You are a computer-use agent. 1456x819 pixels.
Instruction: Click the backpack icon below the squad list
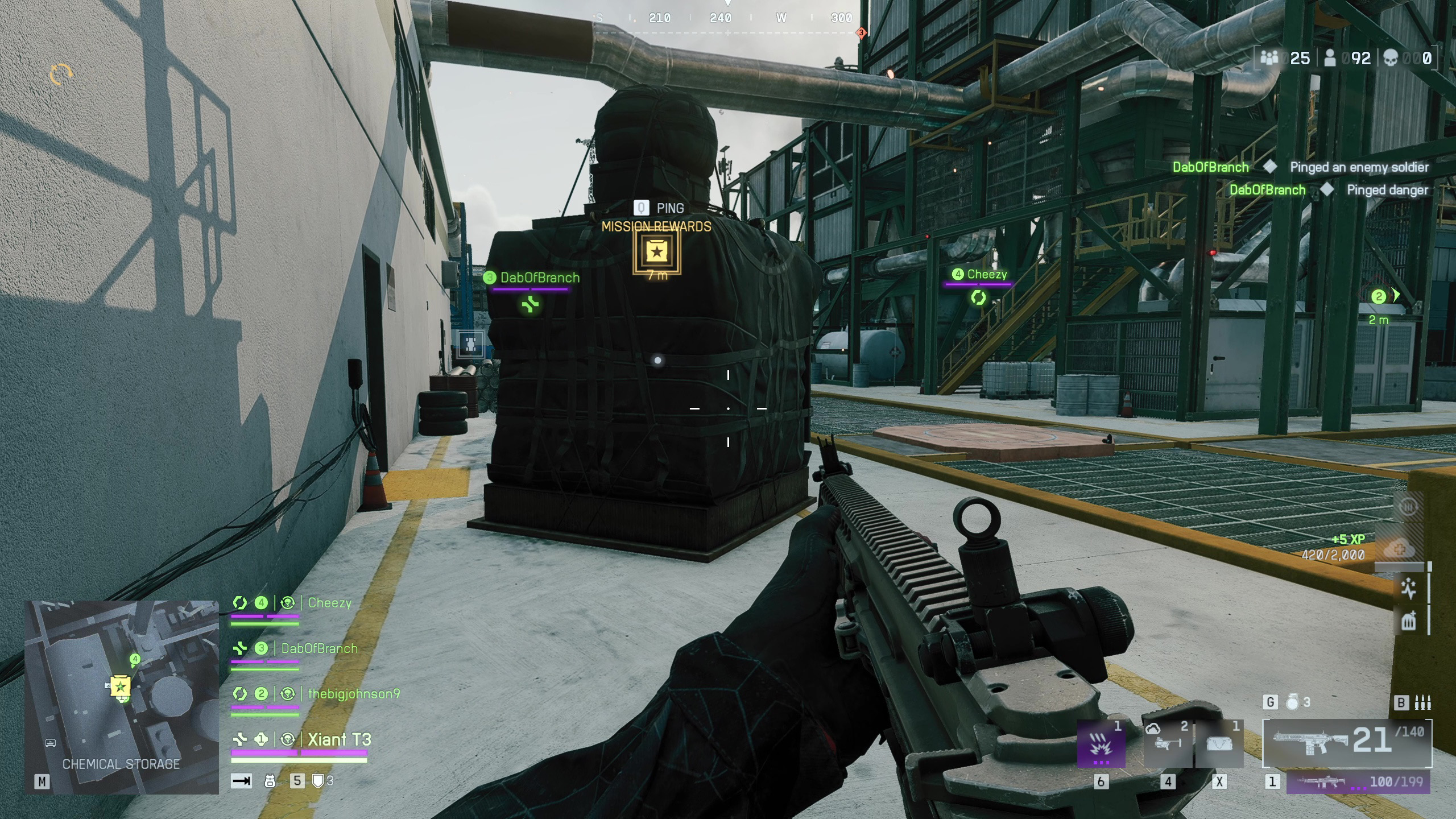pyautogui.click(x=270, y=781)
